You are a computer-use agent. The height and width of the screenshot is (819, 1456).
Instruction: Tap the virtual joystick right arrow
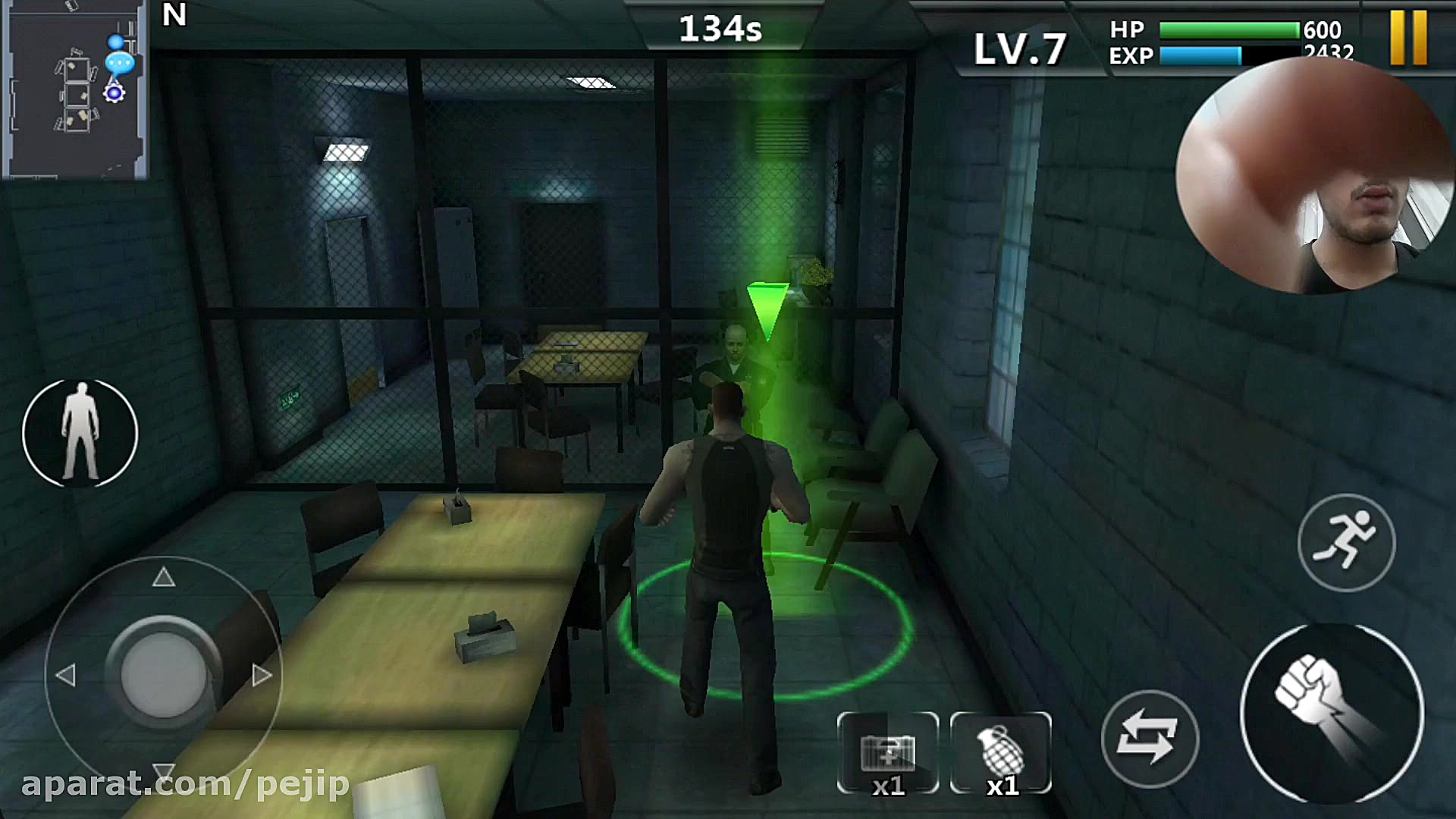point(262,675)
